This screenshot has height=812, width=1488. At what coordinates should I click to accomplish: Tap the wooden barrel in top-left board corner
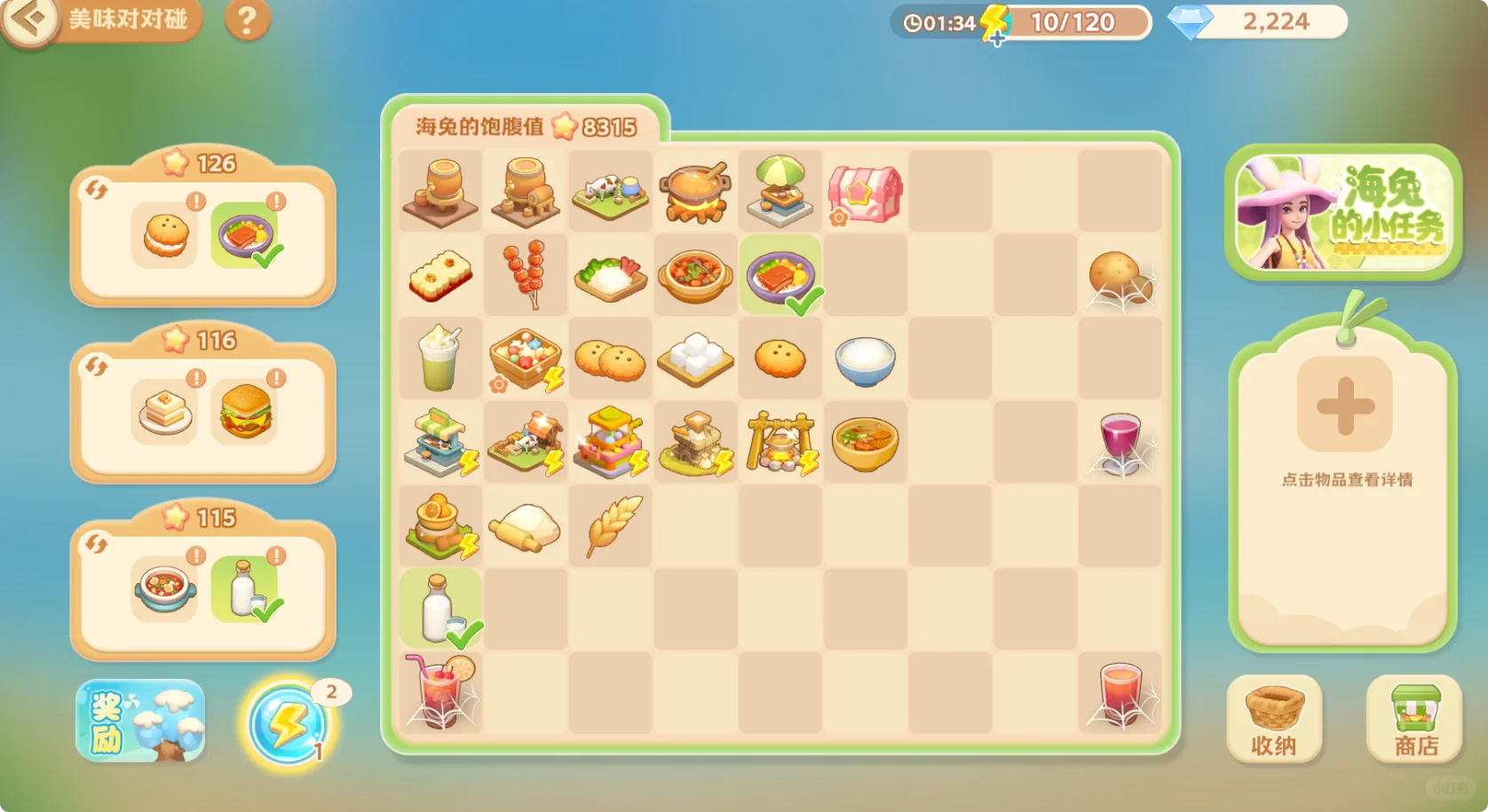point(440,191)
